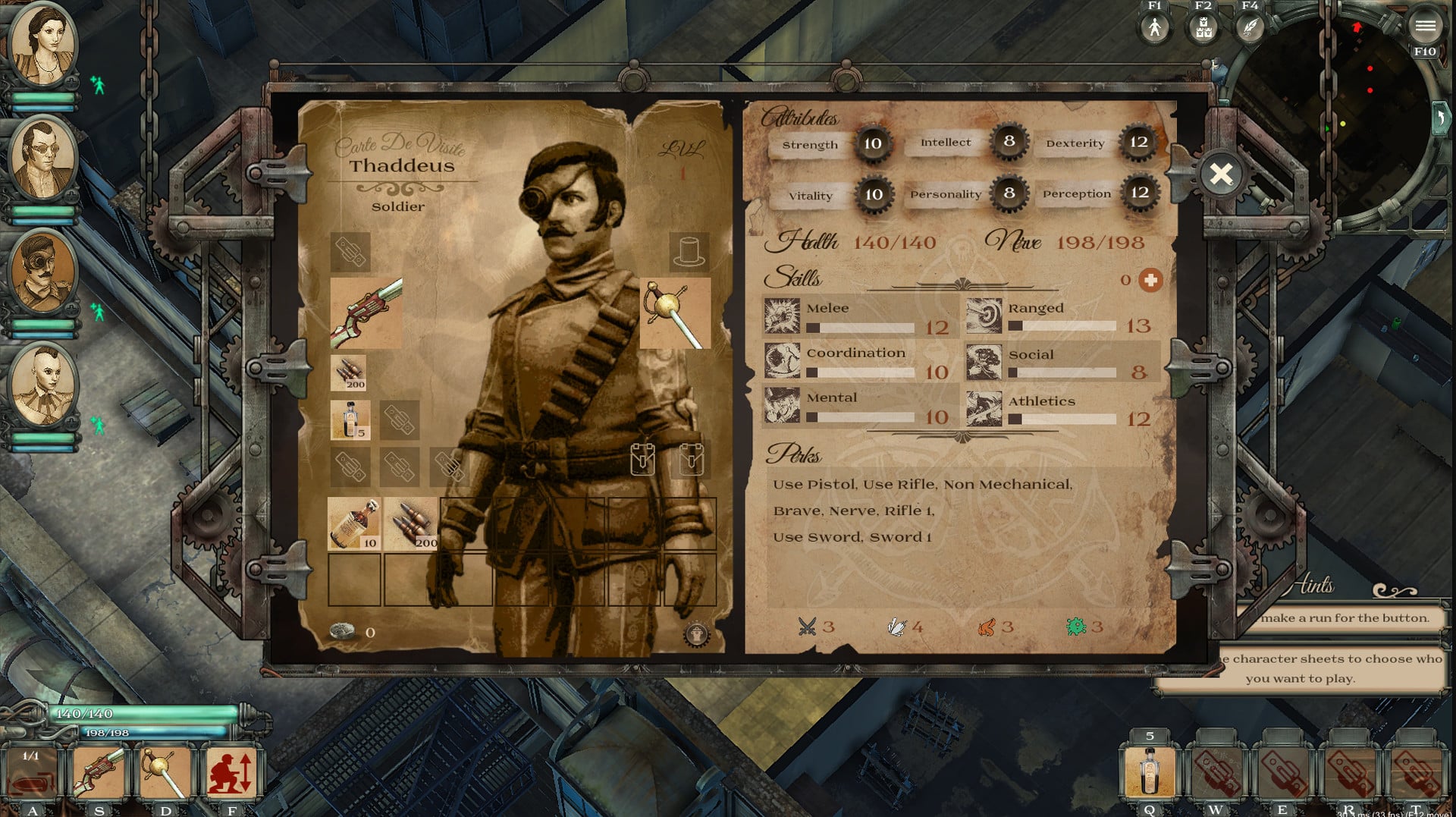Open the F1 character button
Image resolution: width=1456 pixels, height=817 pixels.
tap(1154, 28)
